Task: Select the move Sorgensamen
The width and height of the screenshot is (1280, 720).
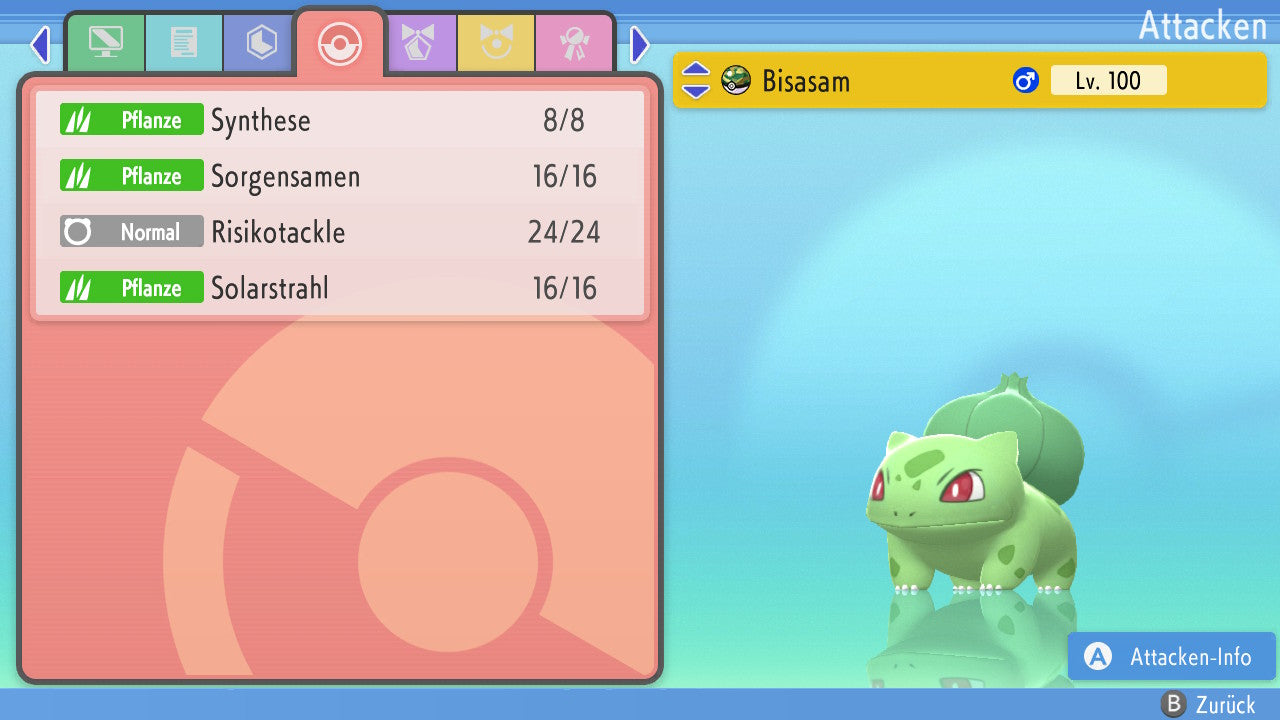Action: point(340,177)
